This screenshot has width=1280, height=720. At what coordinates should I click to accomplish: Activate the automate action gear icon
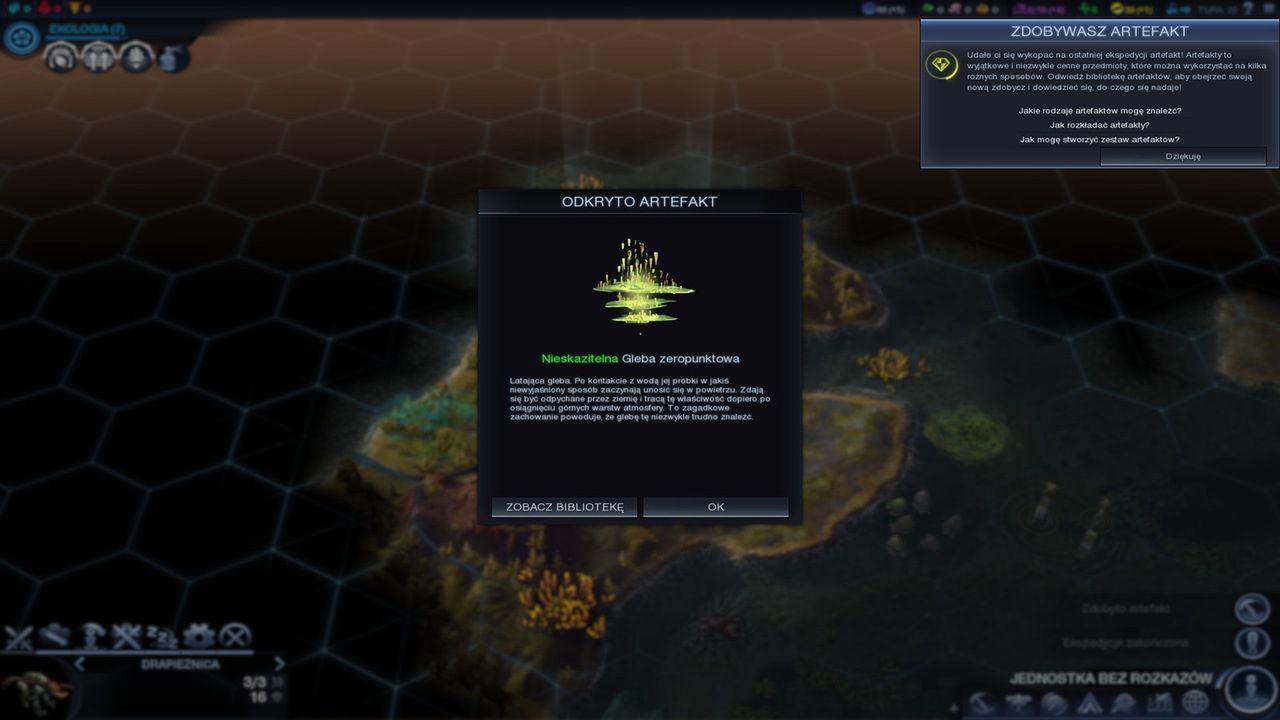198,636
